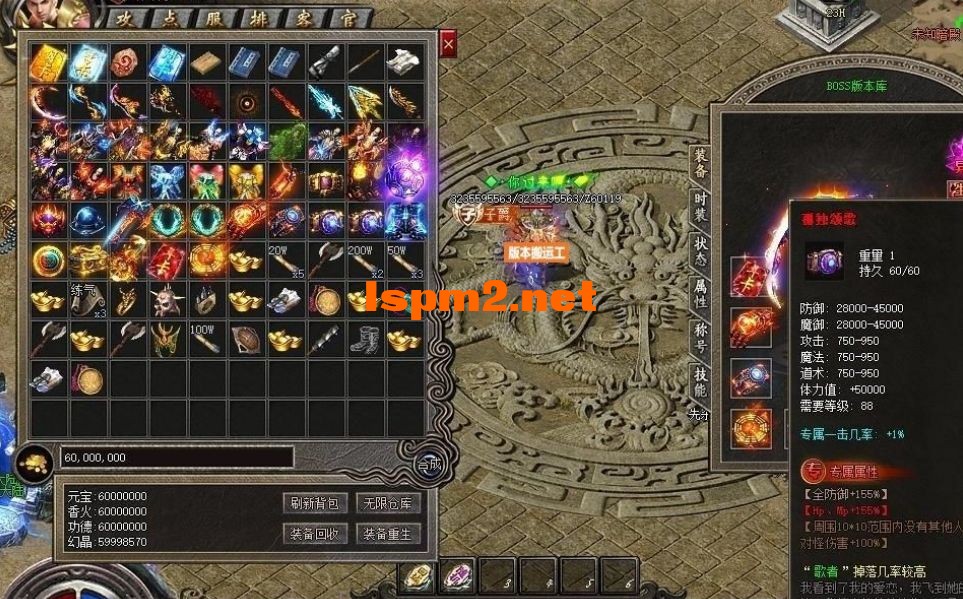Open the 无限仓库 unlimited warehouse

pyautogui.click(x=387, y=503)
